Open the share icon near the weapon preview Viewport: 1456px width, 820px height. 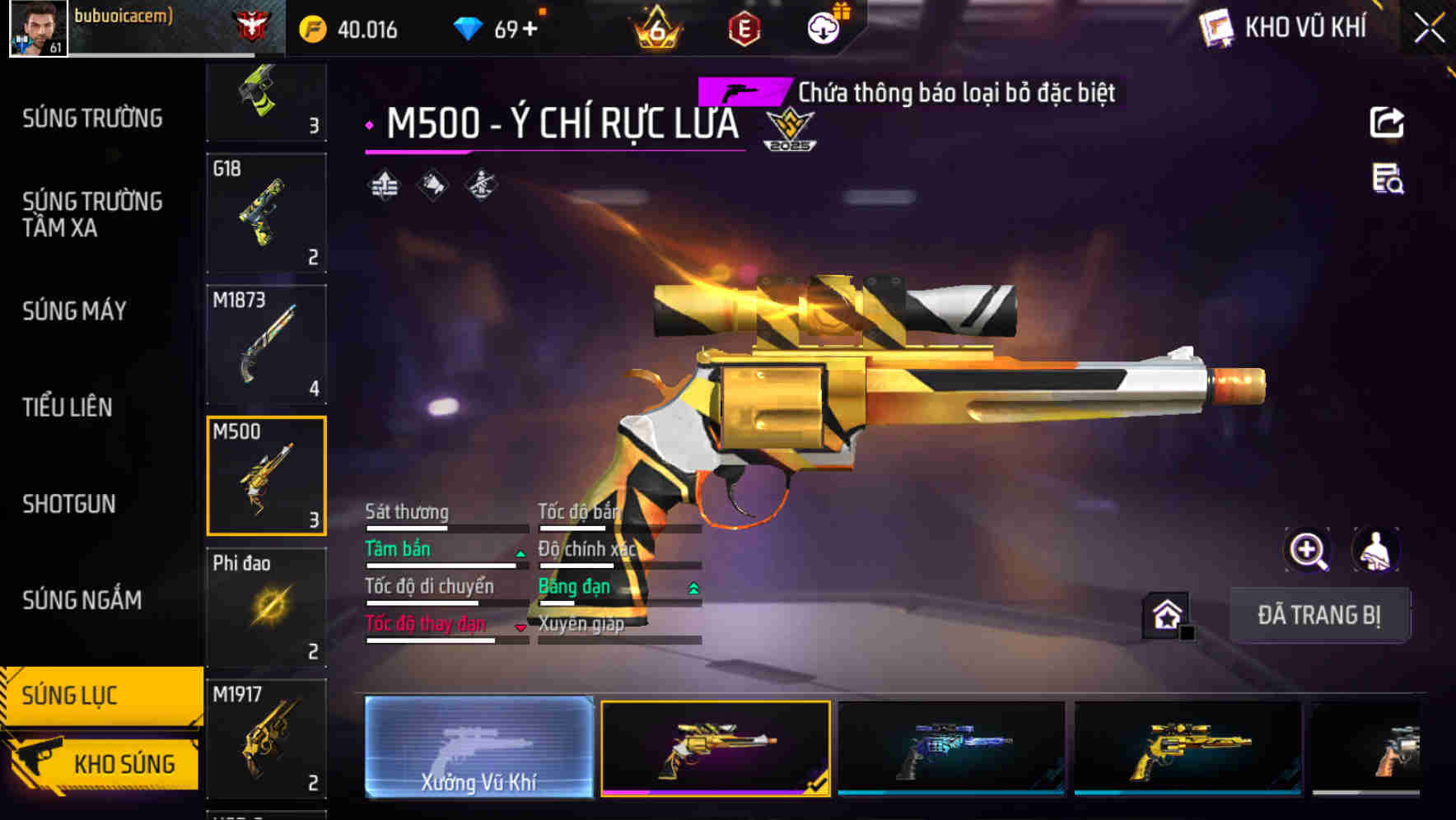point(1388,122)
